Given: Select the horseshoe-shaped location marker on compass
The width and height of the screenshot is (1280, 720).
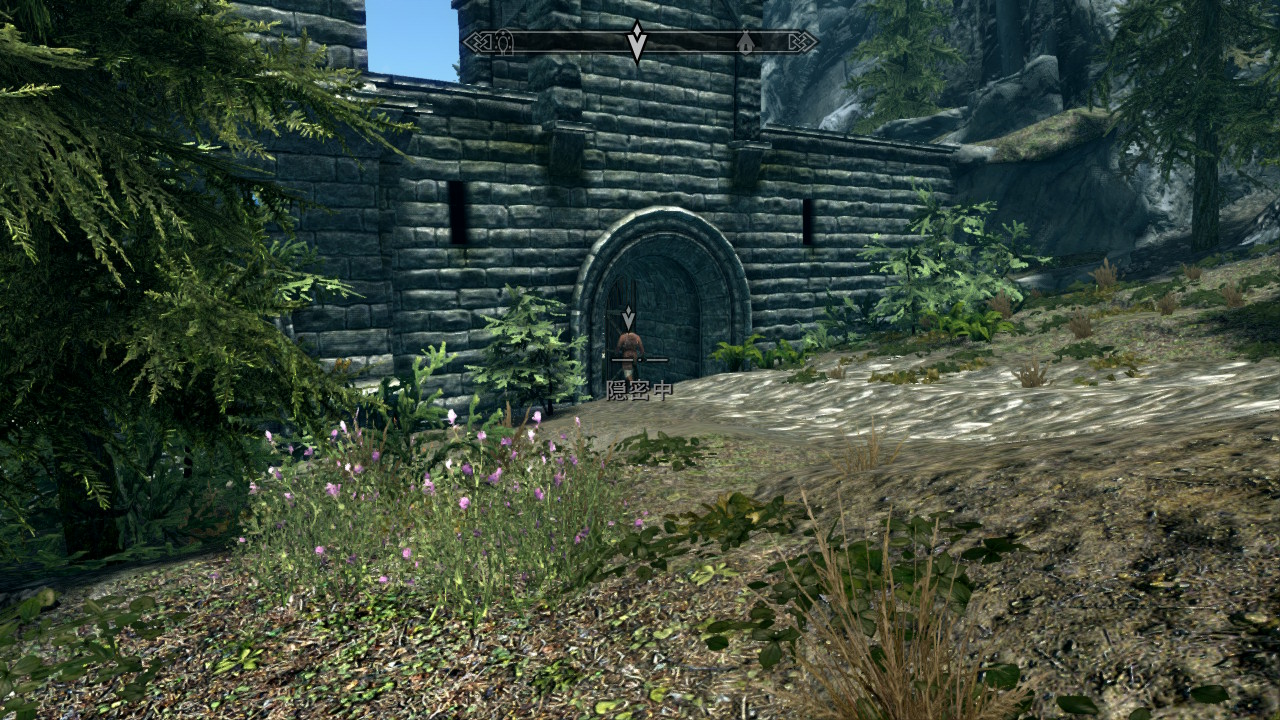Looking at the screenshot, I should click(x=503, y=42).
